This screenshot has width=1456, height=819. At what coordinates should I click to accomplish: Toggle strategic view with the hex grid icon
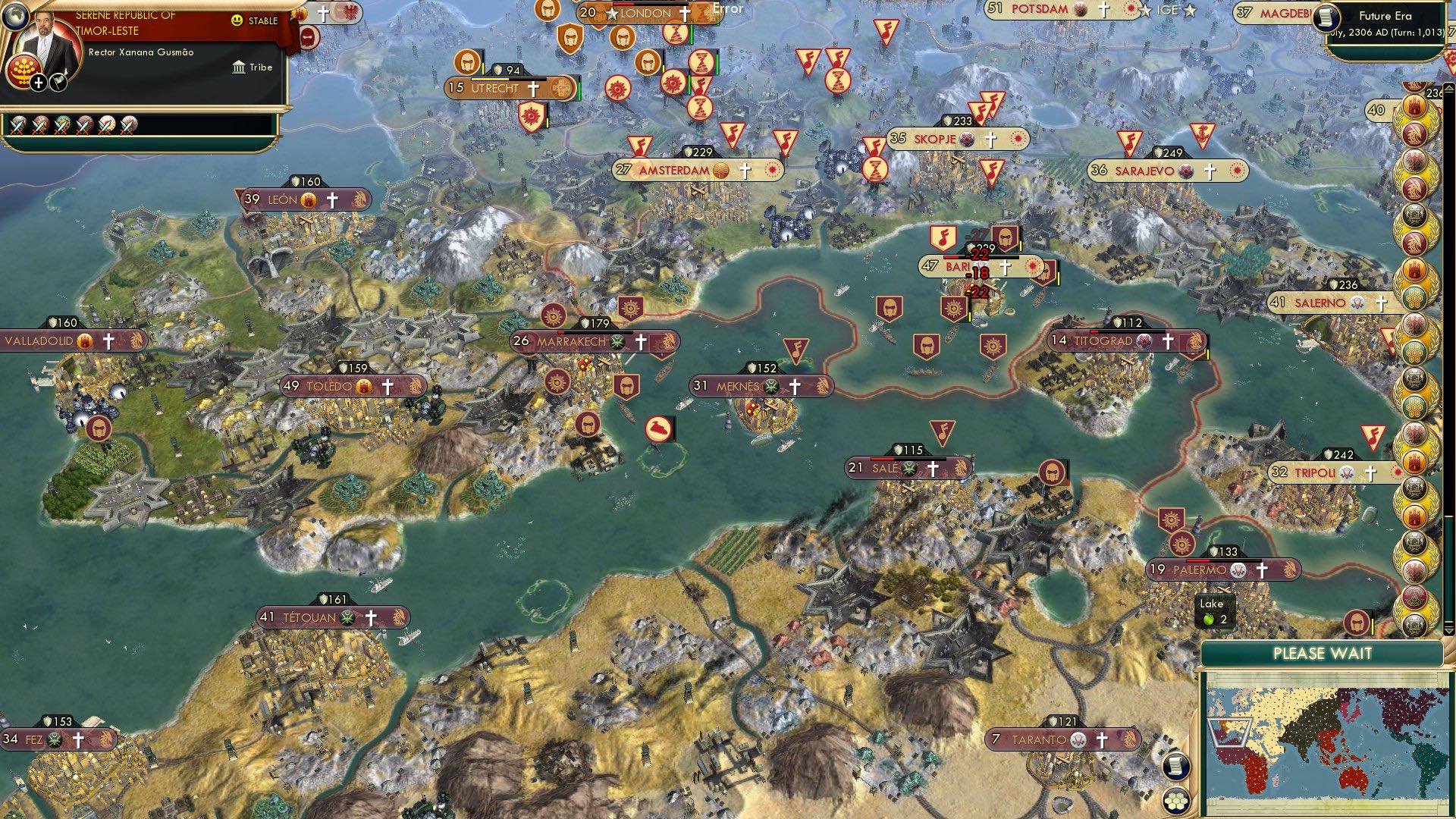pyautogui.click(x=1176, y=802)
